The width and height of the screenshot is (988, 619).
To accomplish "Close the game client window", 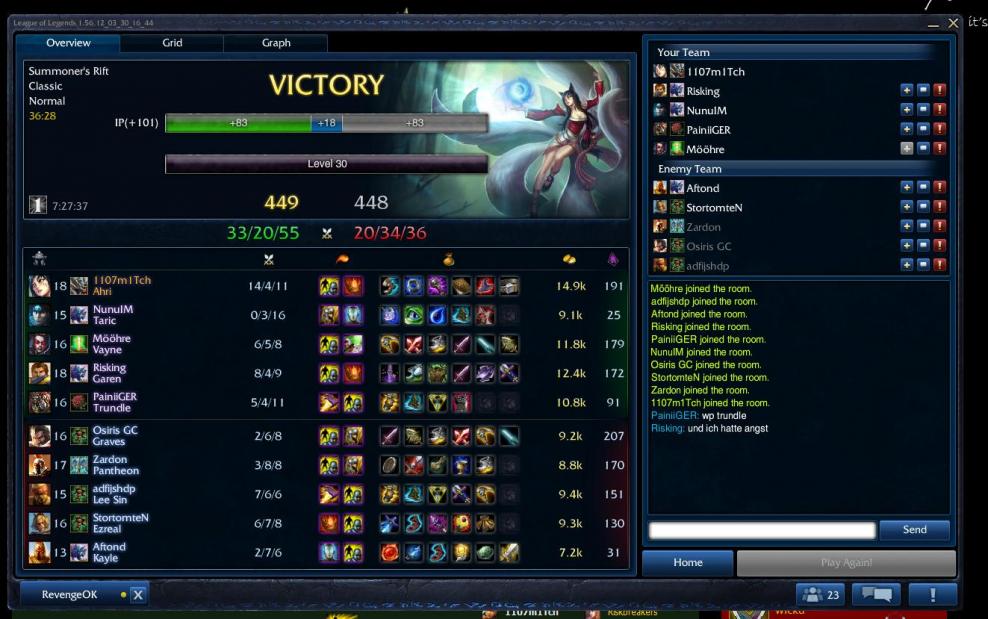I will [x=953, y=23].
